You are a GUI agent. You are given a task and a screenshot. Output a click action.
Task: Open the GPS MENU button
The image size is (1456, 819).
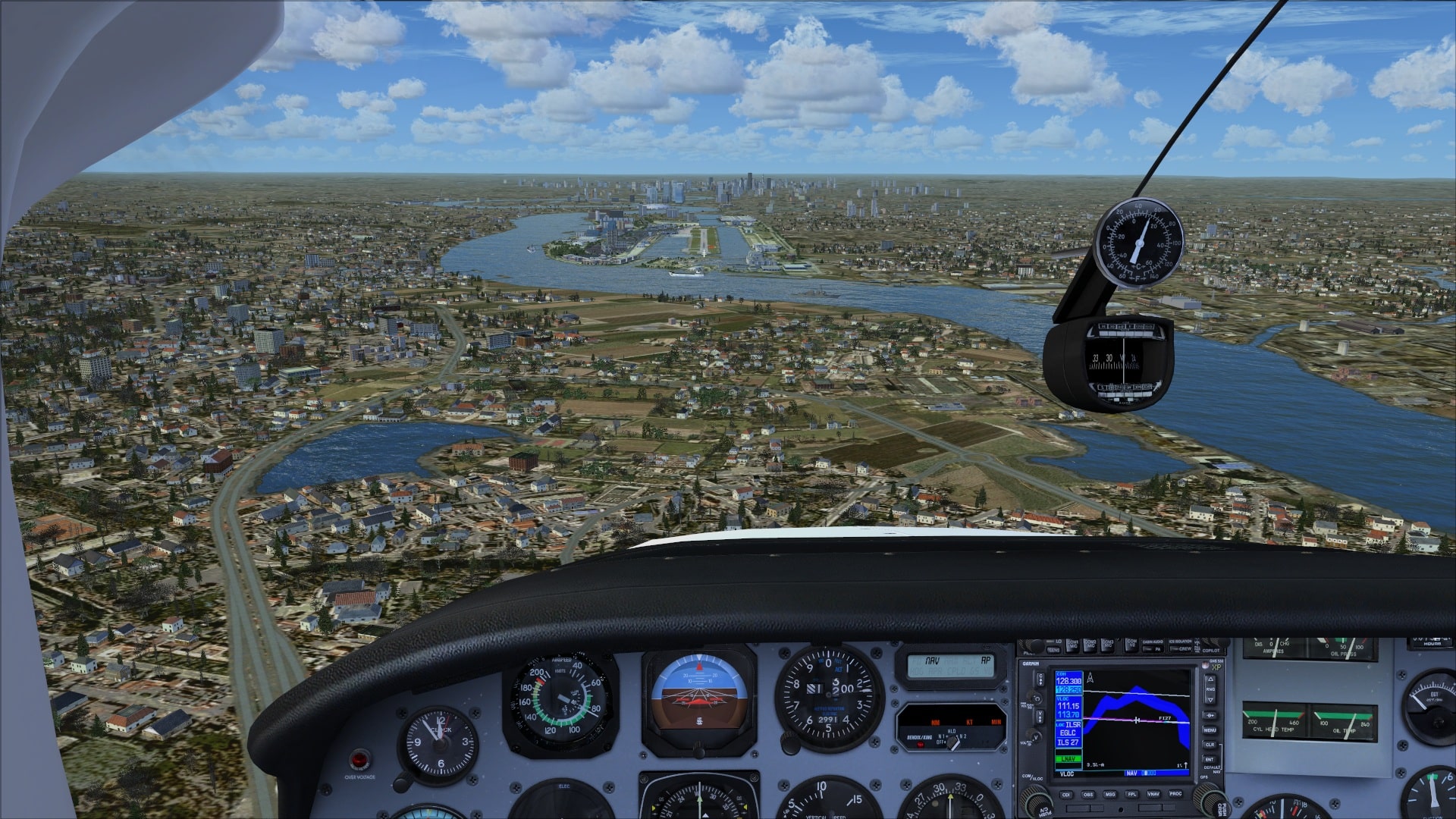click(1210, 730)
